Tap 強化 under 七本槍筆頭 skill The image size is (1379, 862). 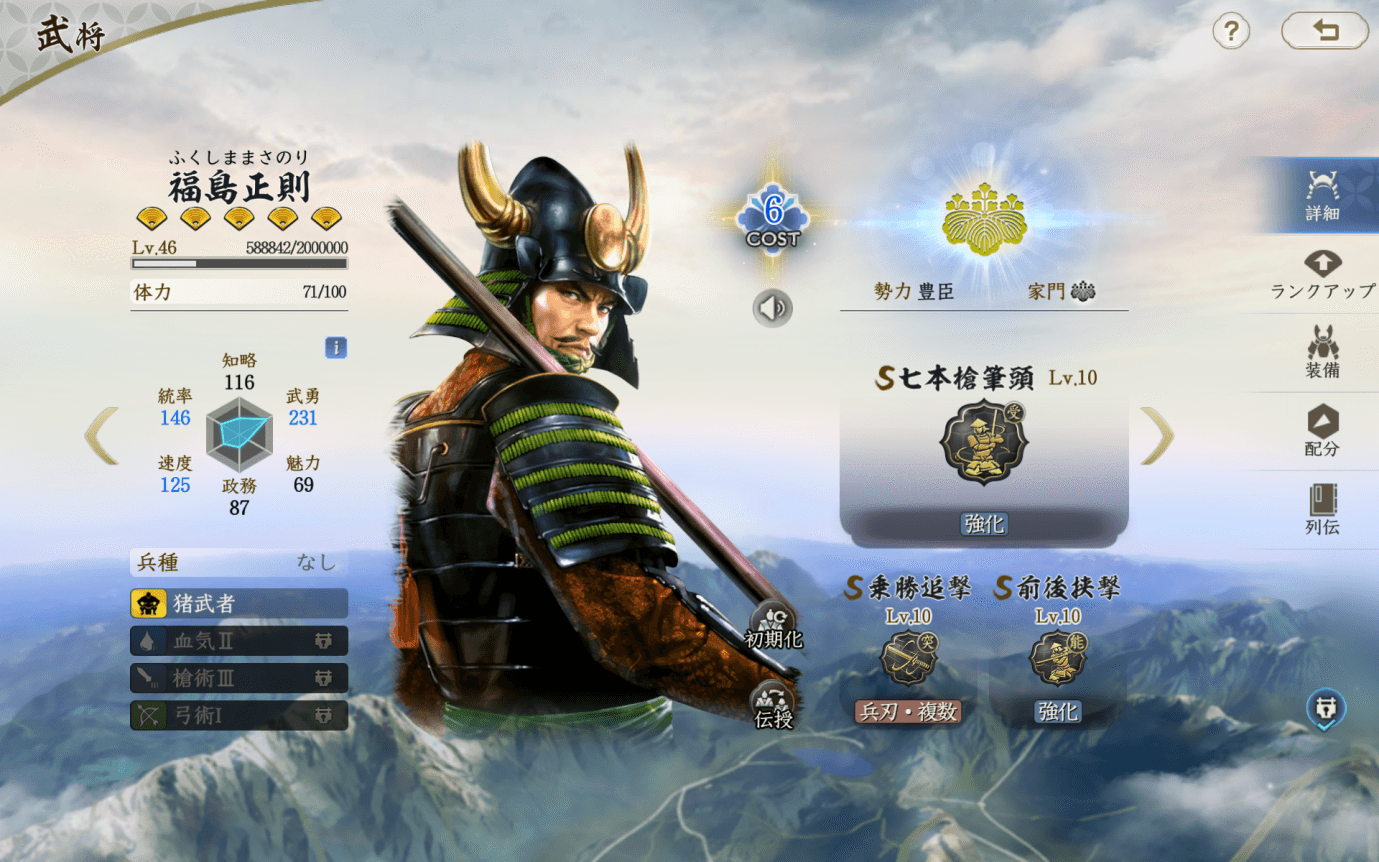click(x=984, y=524)
